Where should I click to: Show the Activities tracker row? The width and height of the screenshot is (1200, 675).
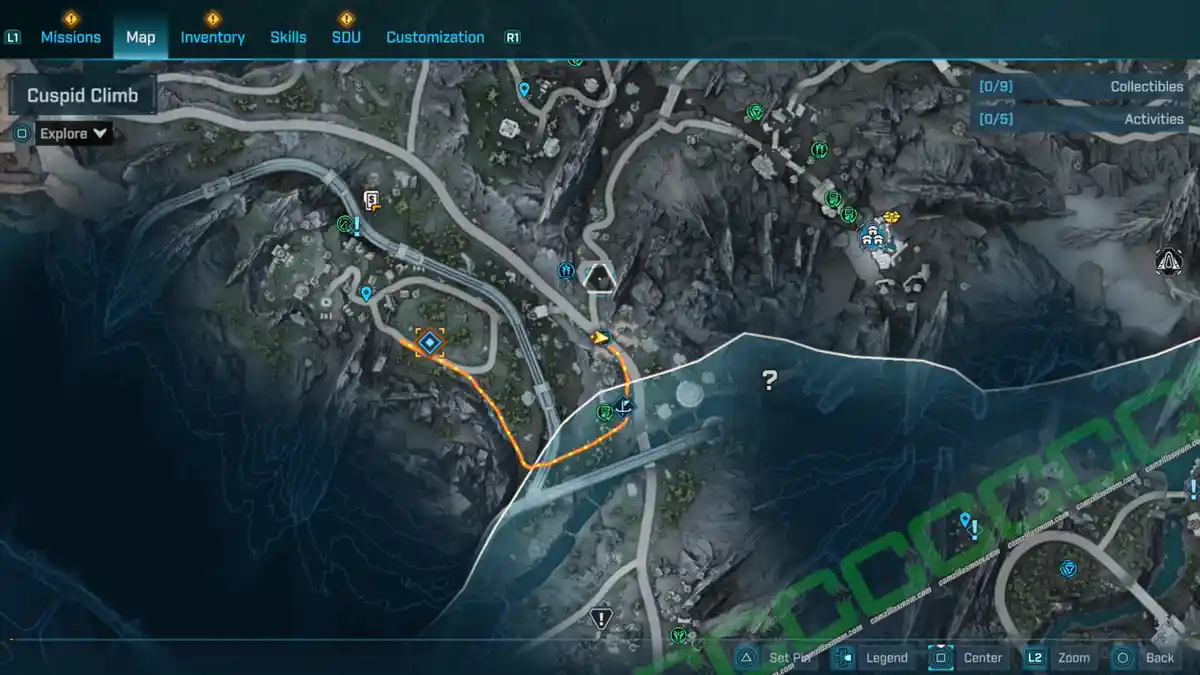pyautogui.click(x=1082, y=119)
